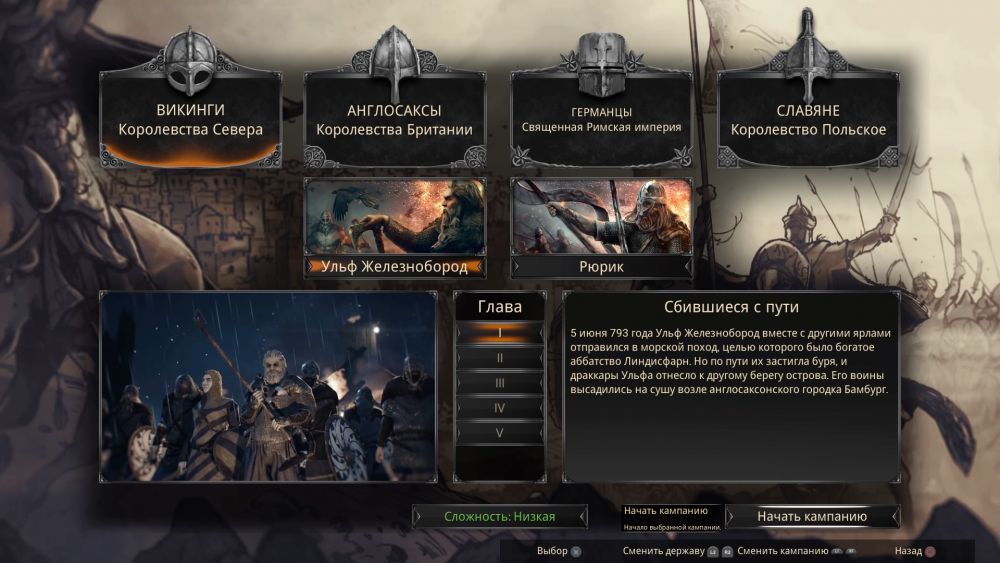Viewport: 1000px width, 563px height.
Task: Select chapter IV
Action: tap(500, 407)
